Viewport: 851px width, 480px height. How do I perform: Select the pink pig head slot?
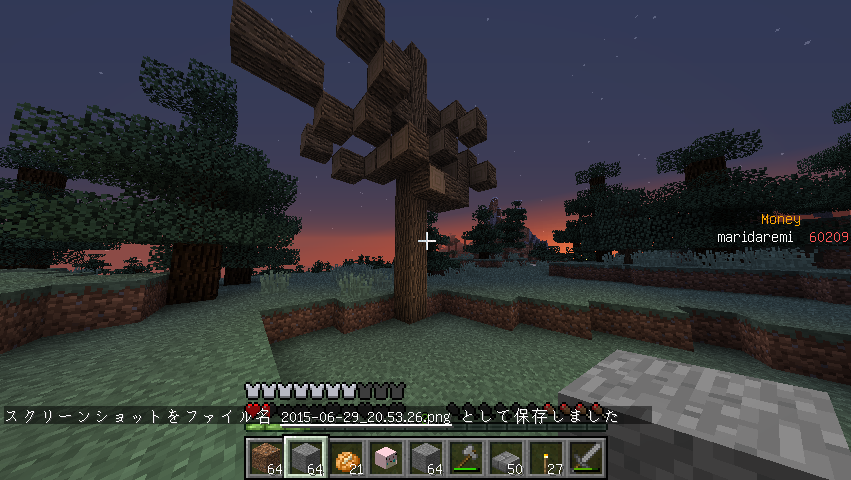pos(385,458)
